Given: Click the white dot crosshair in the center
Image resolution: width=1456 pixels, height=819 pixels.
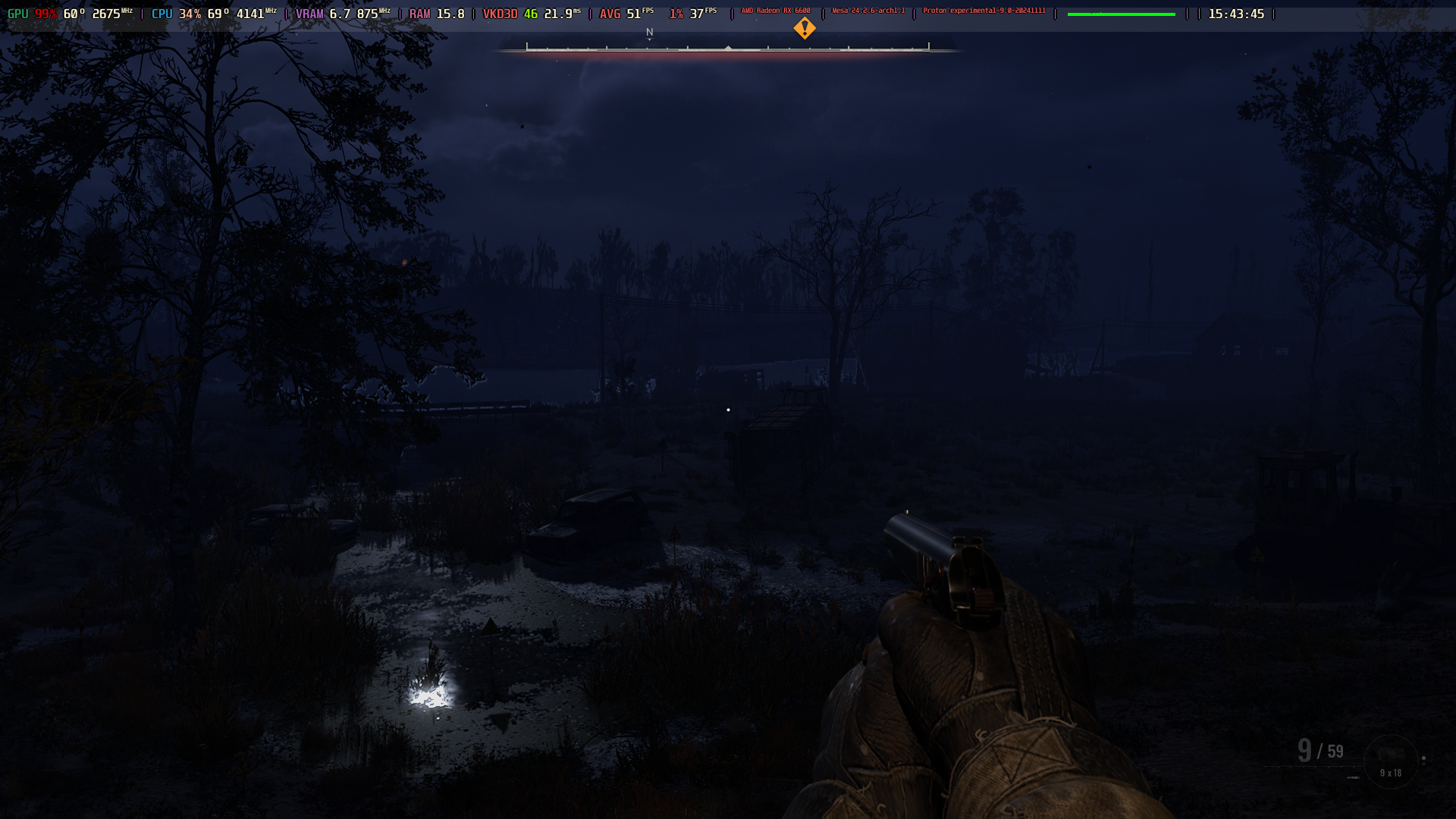Looking at the screenshot, I should pos(729,409).
